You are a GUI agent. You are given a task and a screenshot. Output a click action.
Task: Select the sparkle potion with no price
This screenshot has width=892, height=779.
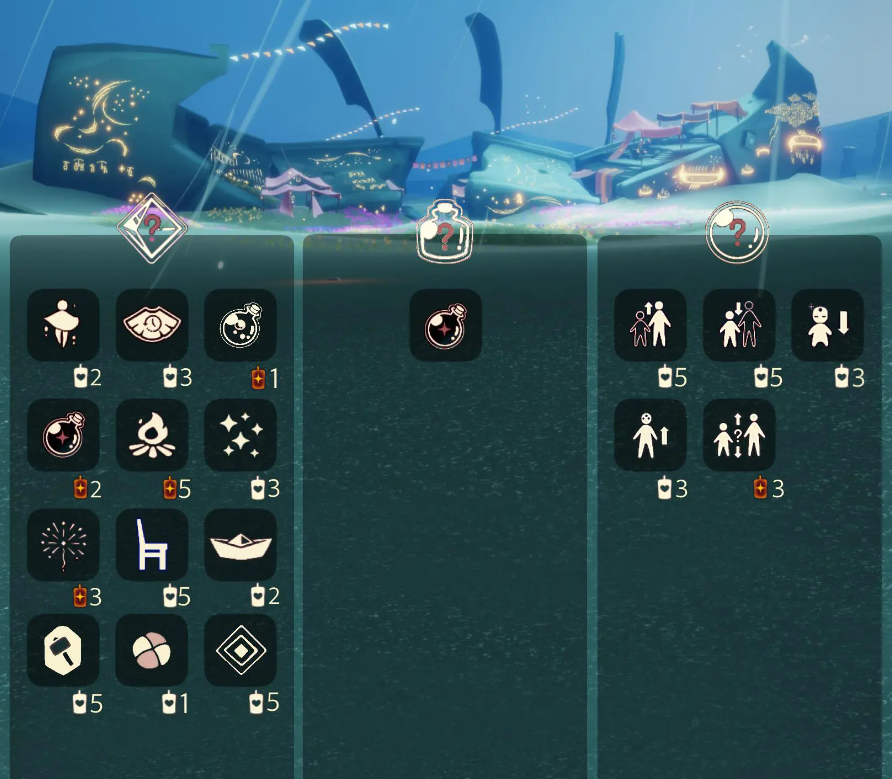(446, 325)
